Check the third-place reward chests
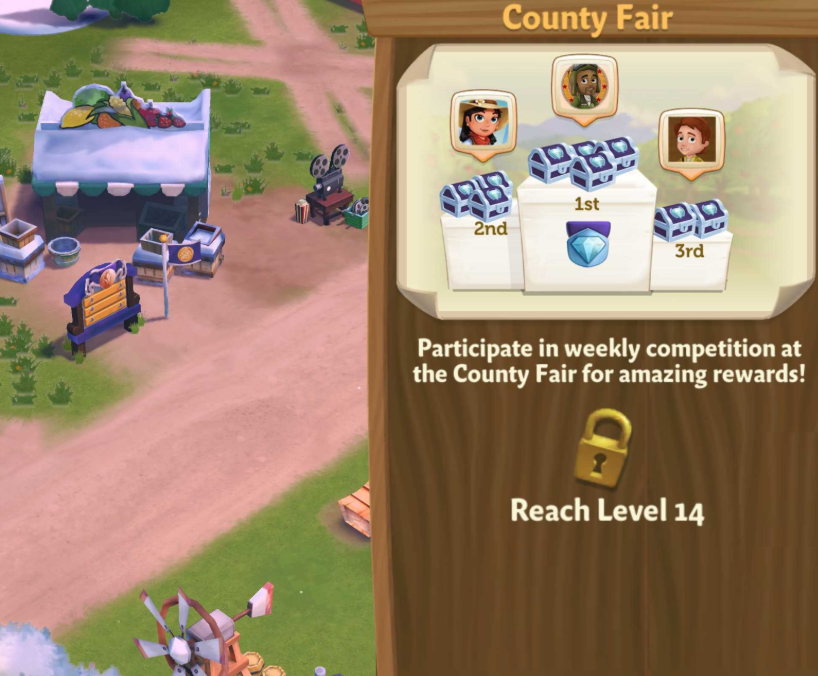The width and height of the screenshot is (818, 676). point(691,219)
